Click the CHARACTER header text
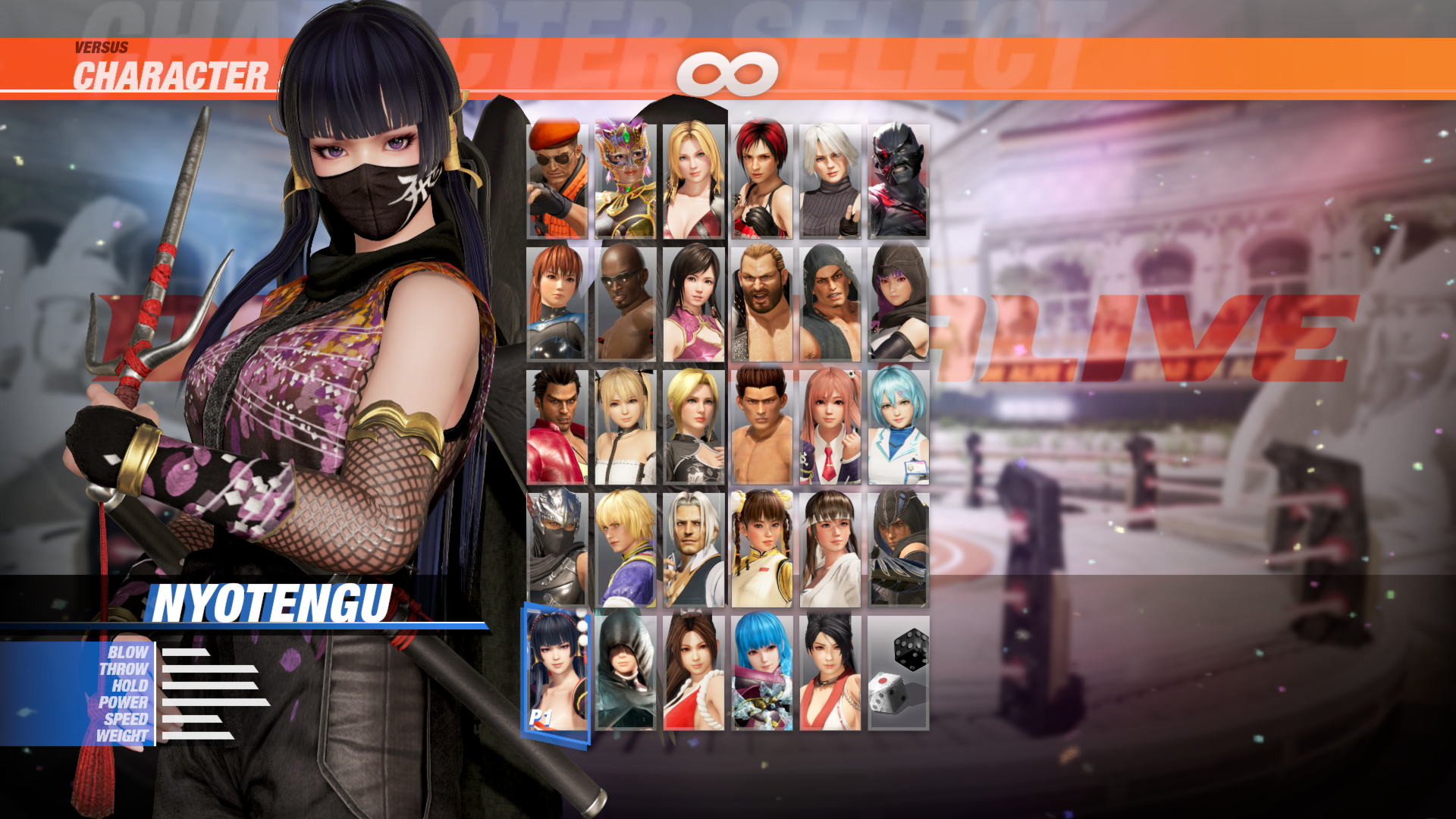This screenshot has height=819, width=1456. pos(171,74)
